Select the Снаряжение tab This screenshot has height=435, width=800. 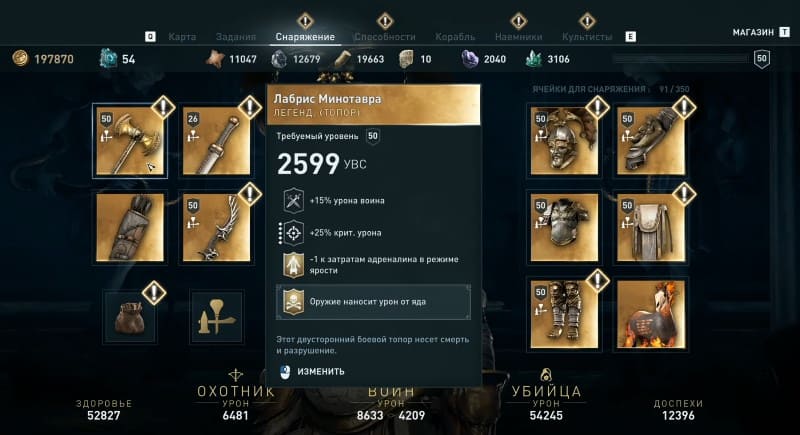[305, 37]
